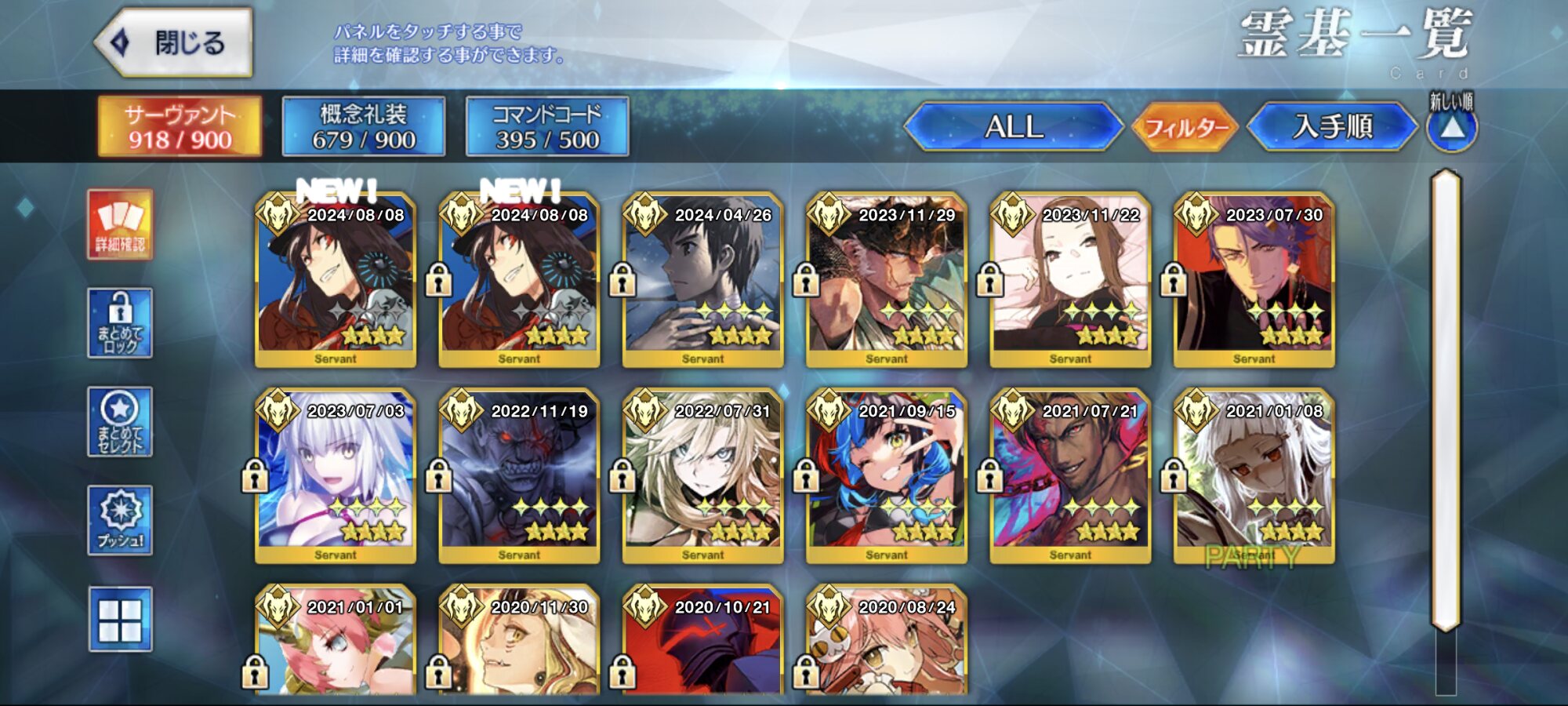Open the フィルター options
1568x706 pixels.
[x=1185, y=126]
